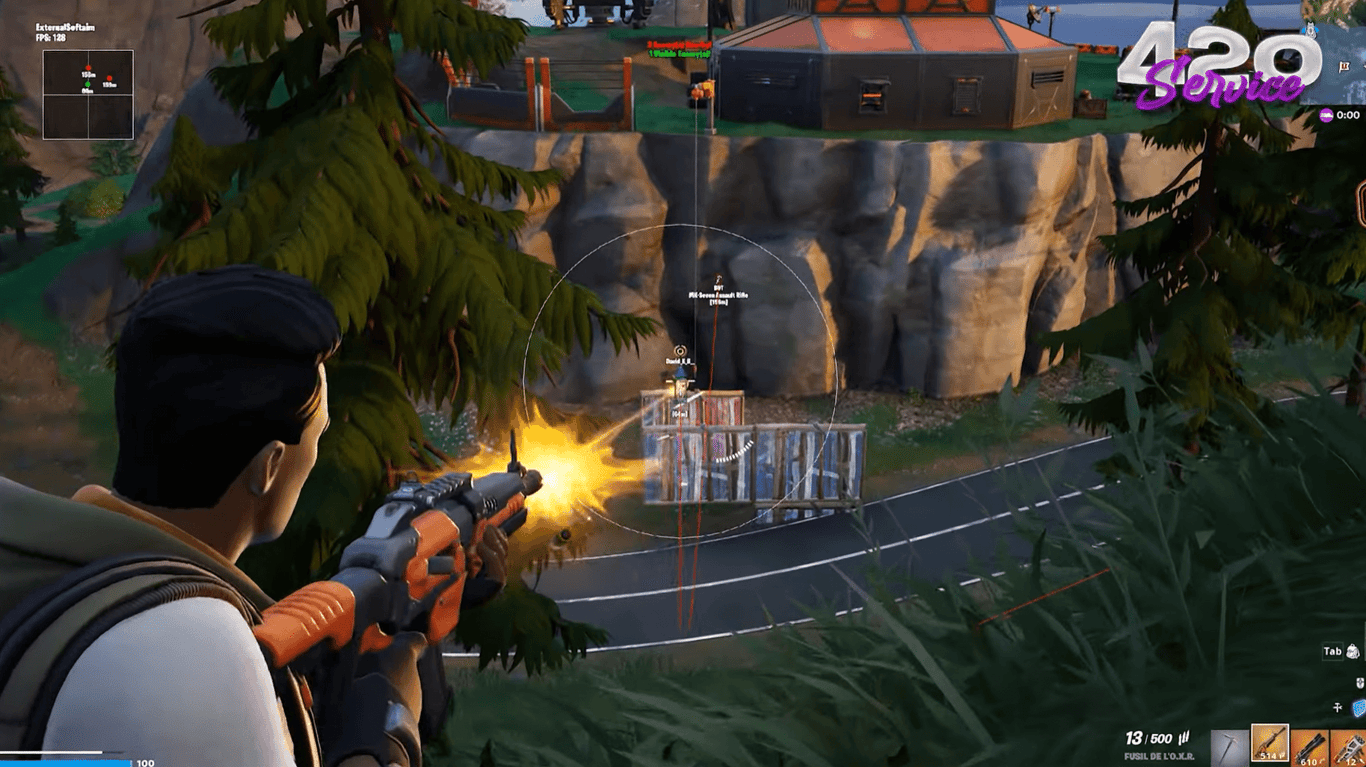1366x767 pixels.
Task: Click the weapon slot with 610 ammo
Action: pos(1311,746)
